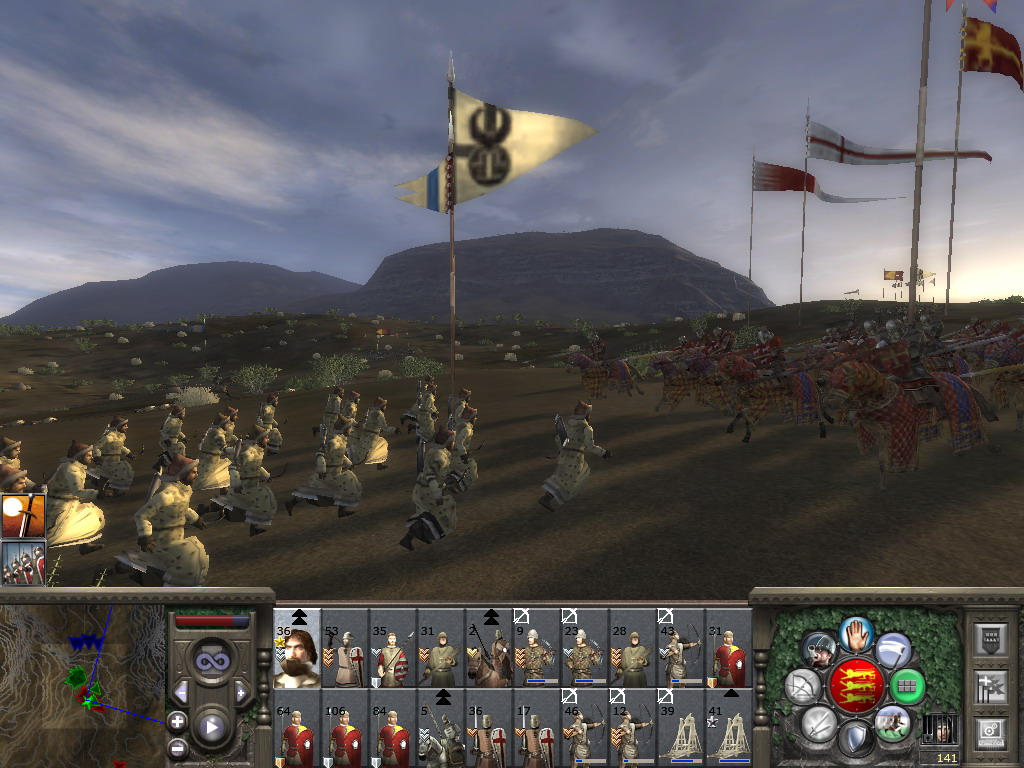
Task: Zoom in the minimap with plus button
Action: click(177, 720)
